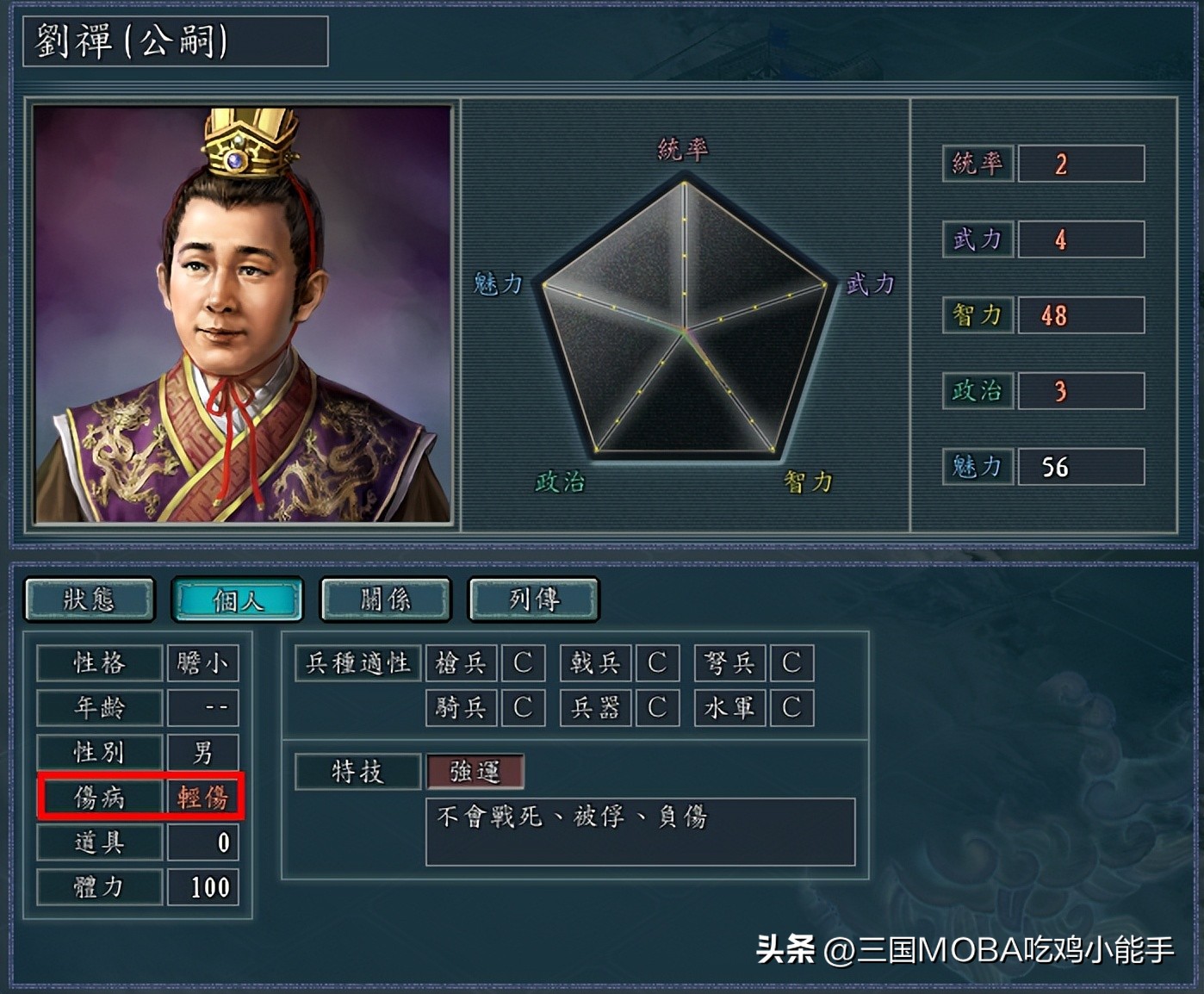Open the 戟兵 rank selector

[x=657, y=663]
